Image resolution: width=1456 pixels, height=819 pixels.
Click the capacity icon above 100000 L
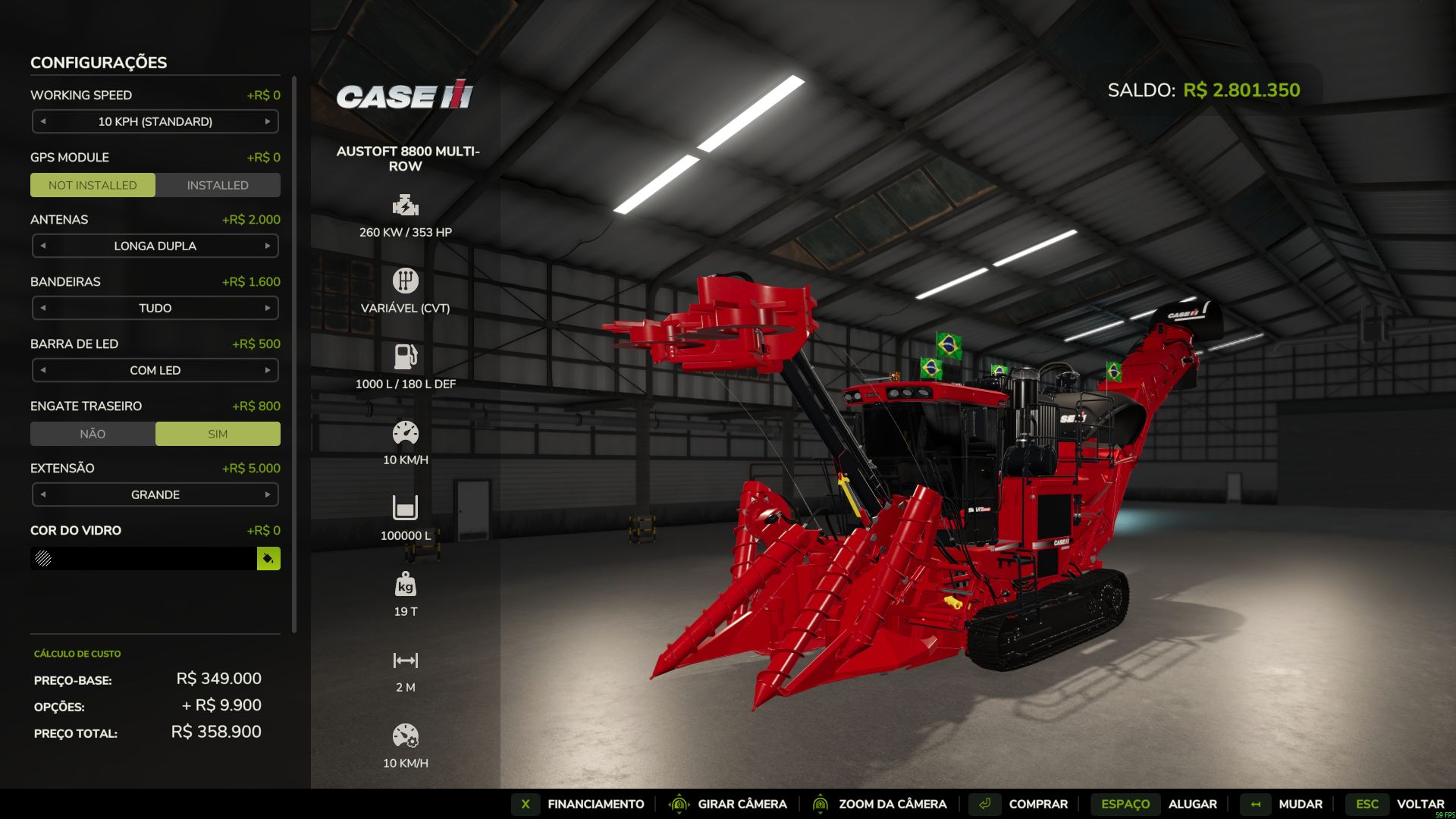coord(406,507)
